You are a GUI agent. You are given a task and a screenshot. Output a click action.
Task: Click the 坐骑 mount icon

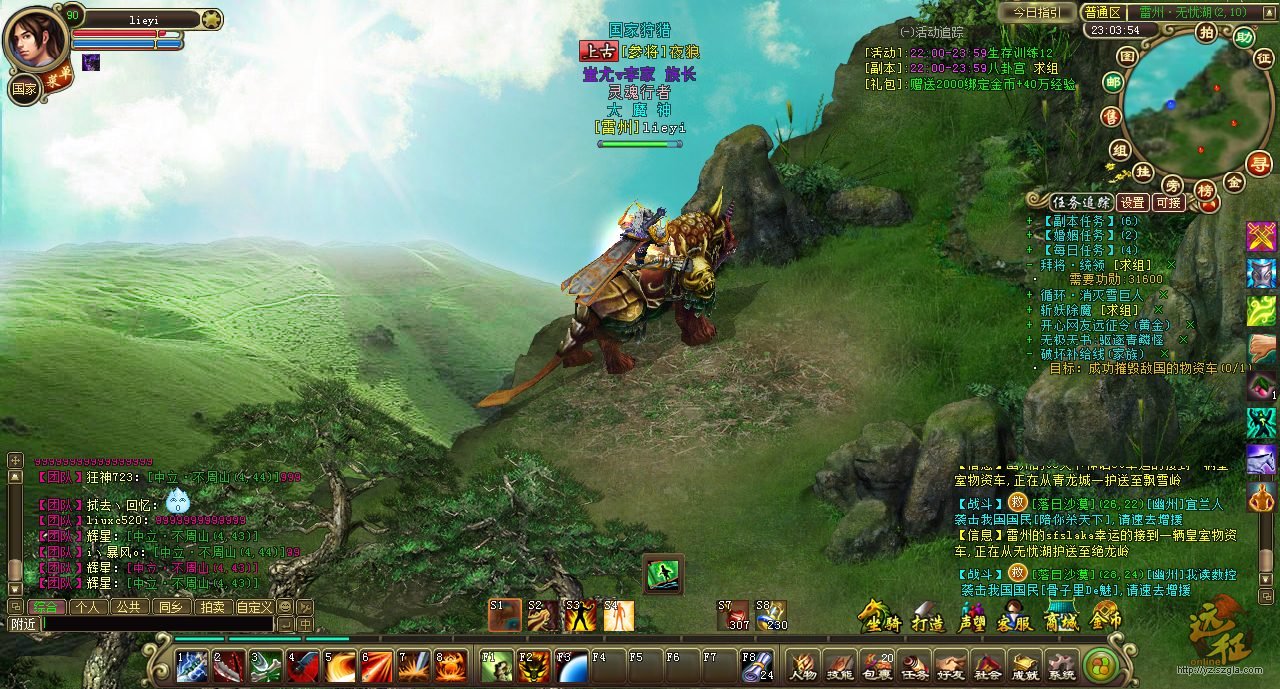pos(878,618)
